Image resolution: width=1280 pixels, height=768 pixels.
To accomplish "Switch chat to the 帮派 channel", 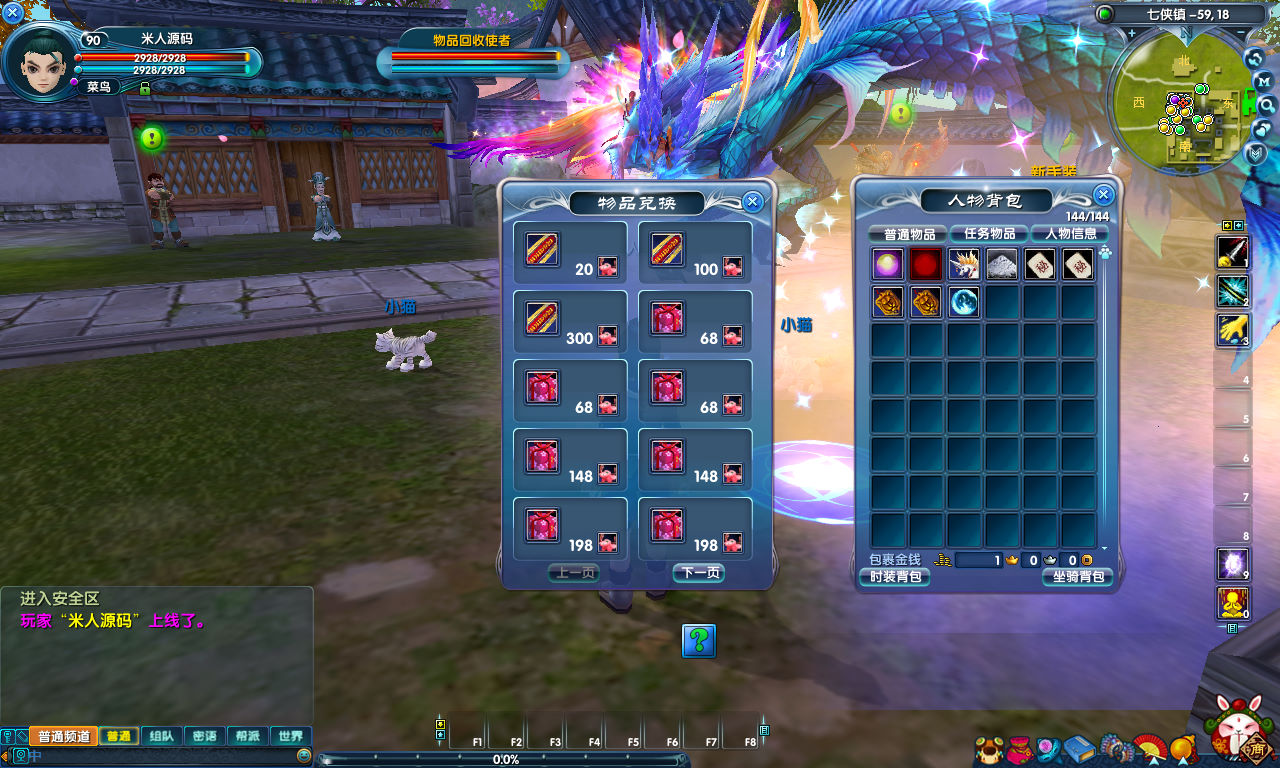I will pos(248,736).
